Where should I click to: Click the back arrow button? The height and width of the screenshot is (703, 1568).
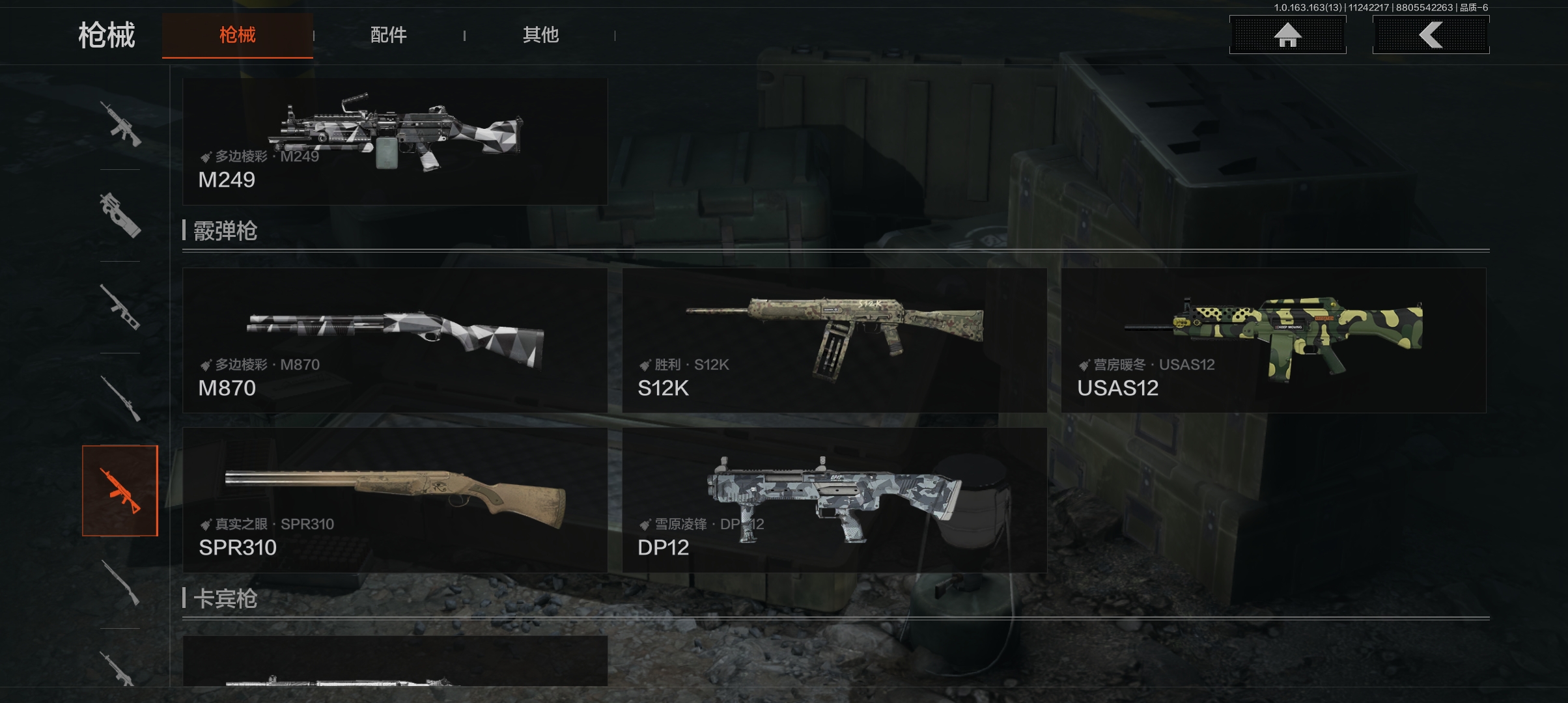point(1431,35)
